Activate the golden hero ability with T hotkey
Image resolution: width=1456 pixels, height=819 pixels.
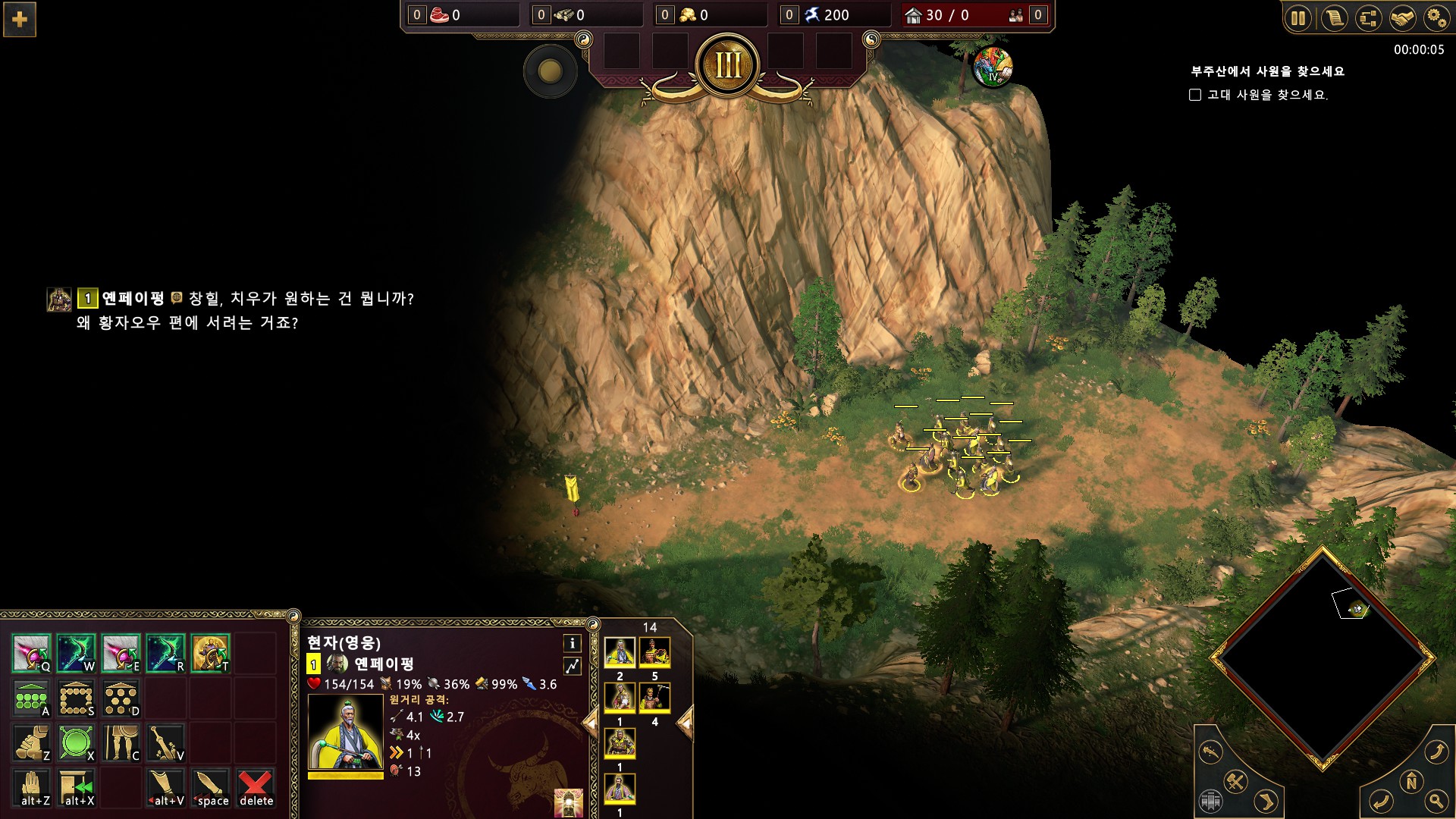tap(210, 653)
